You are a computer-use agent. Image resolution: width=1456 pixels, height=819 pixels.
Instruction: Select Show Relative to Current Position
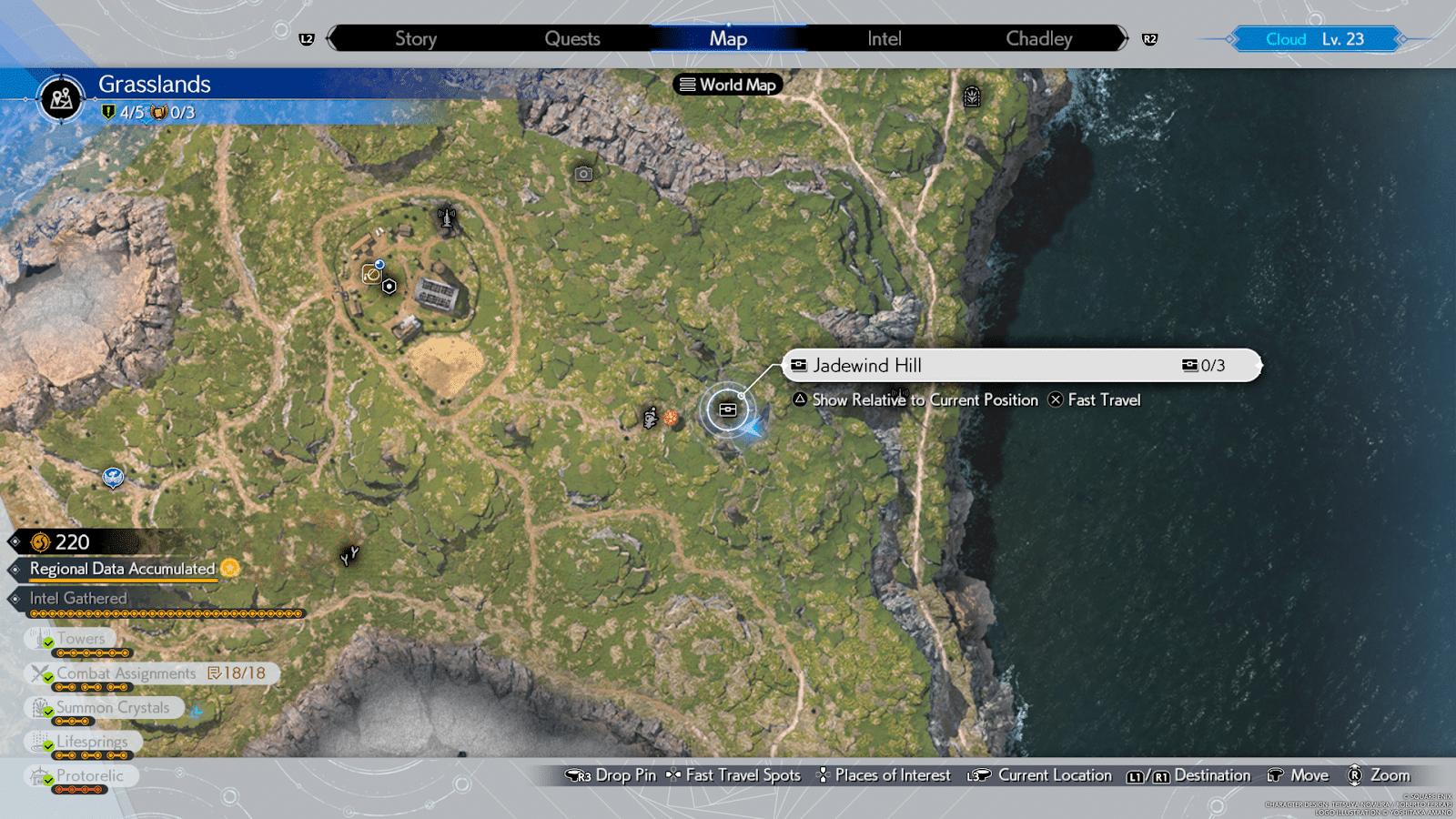click(925, 399)
